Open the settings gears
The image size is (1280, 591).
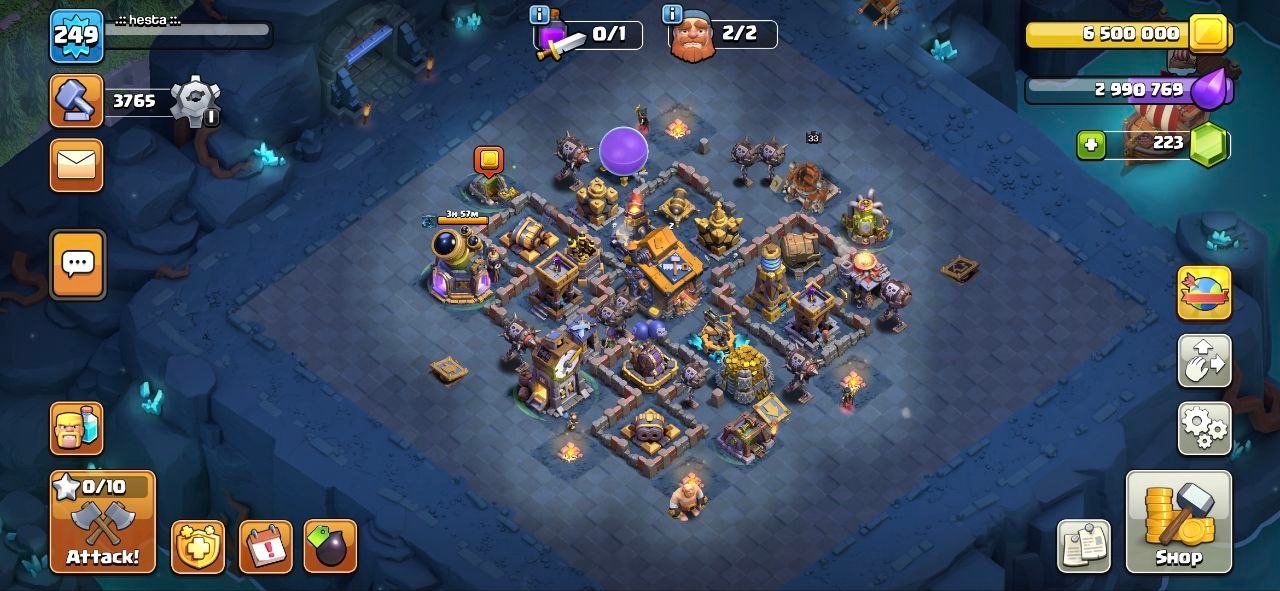[x=1204, y=428]
